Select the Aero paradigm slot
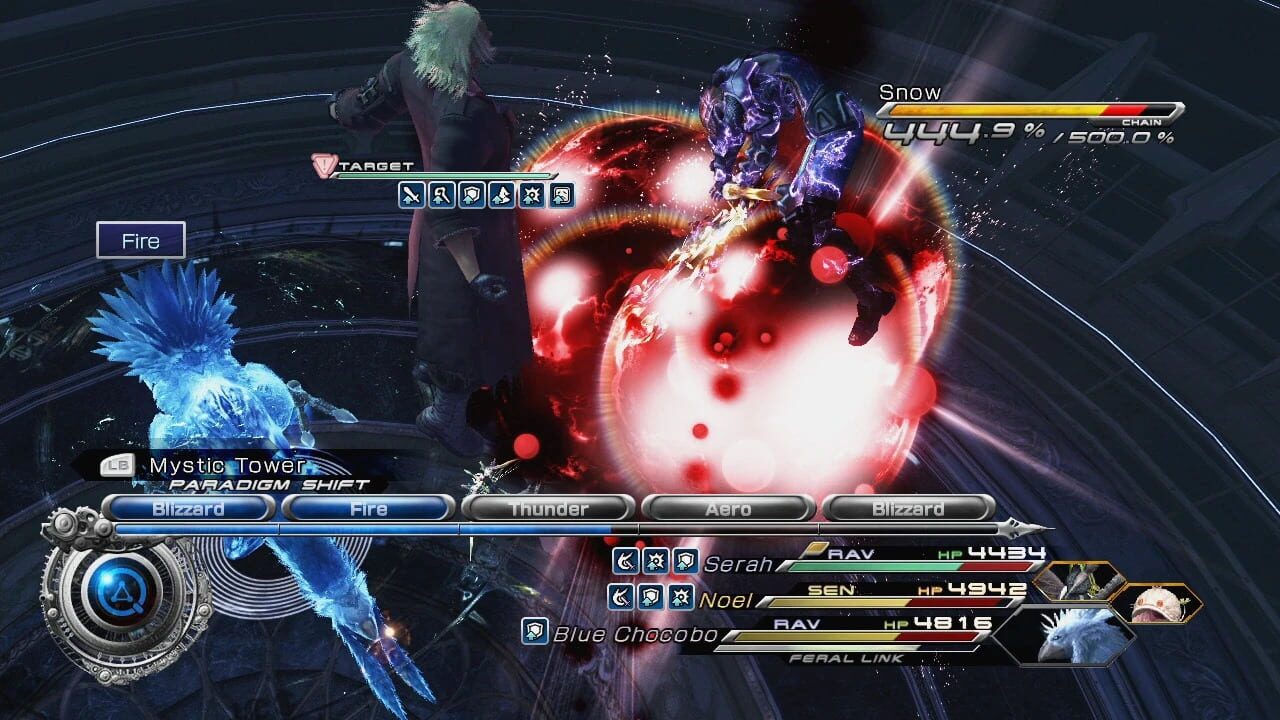 pos(727,509)
